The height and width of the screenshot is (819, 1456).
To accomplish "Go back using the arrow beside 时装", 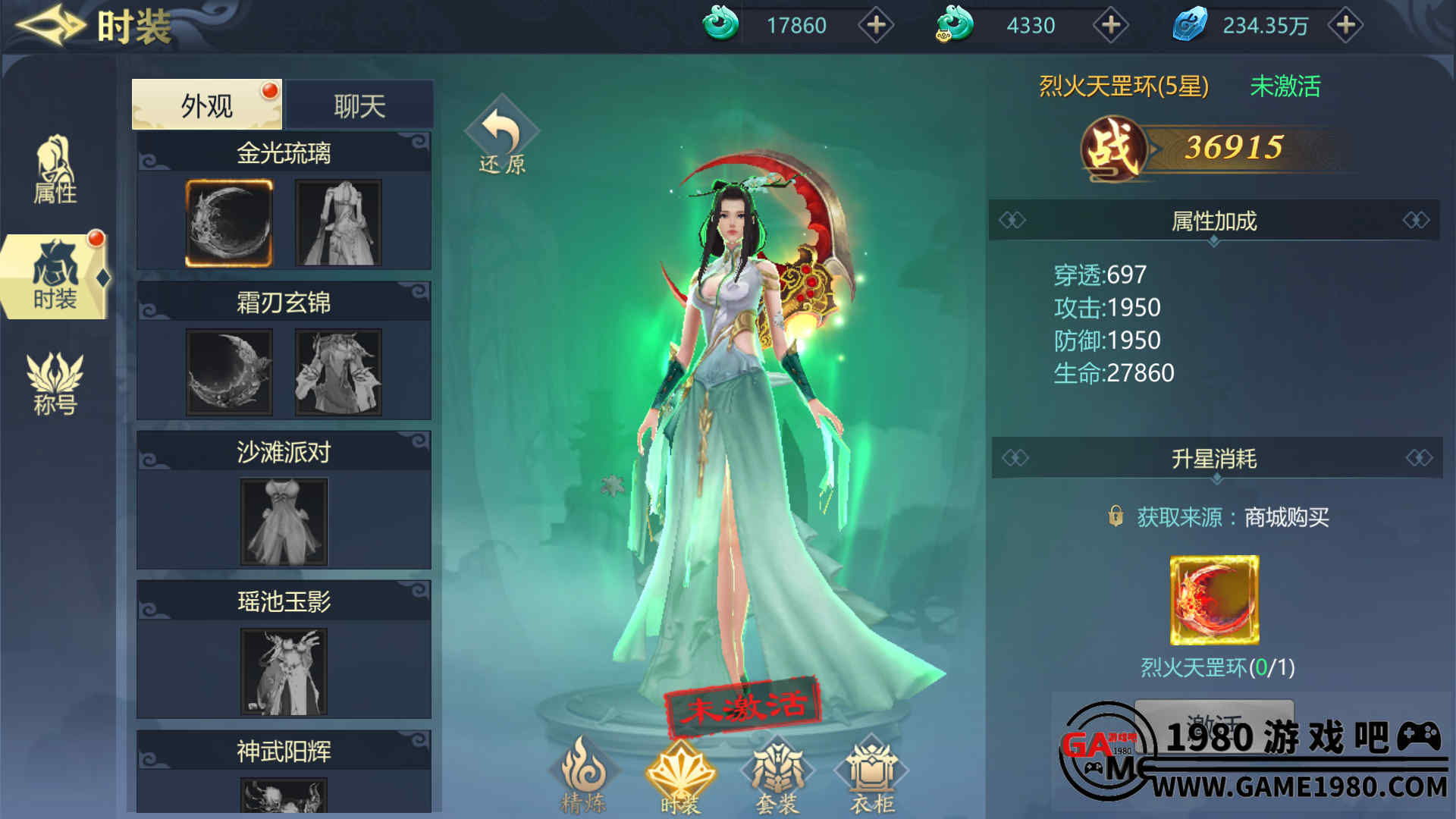I will (x=50, y=26).
